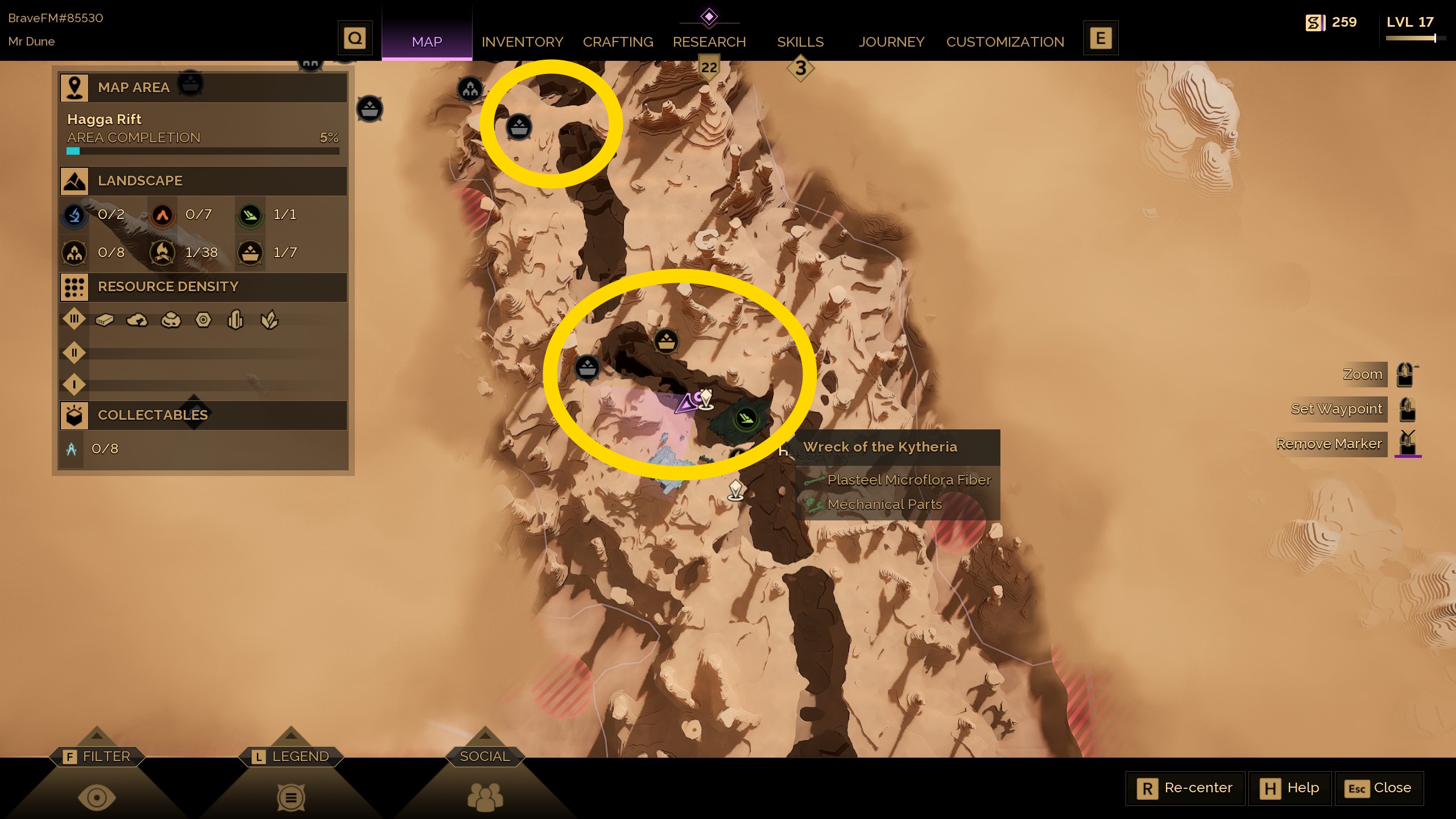1456x819 pixels.
Task: Select the Collectables cube icon
Action: pos(75,415)
